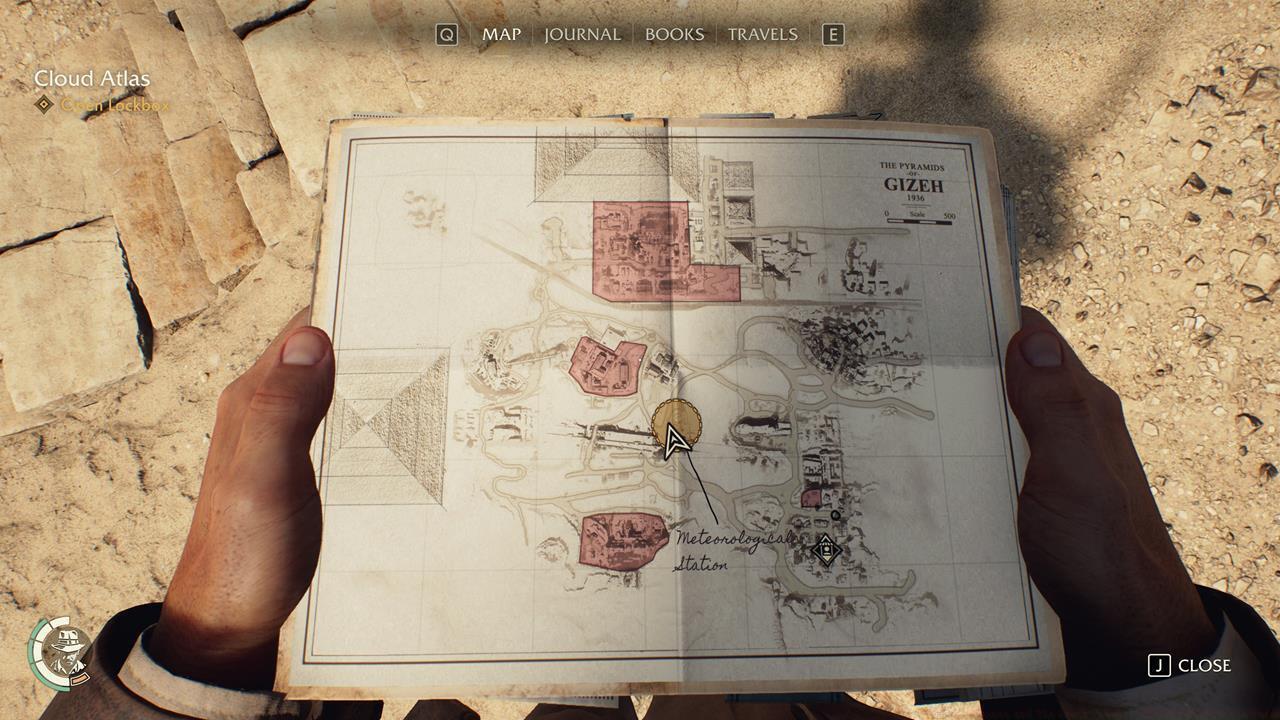
Task: Click the Cloud Atlas quest title
Action: 94,76
